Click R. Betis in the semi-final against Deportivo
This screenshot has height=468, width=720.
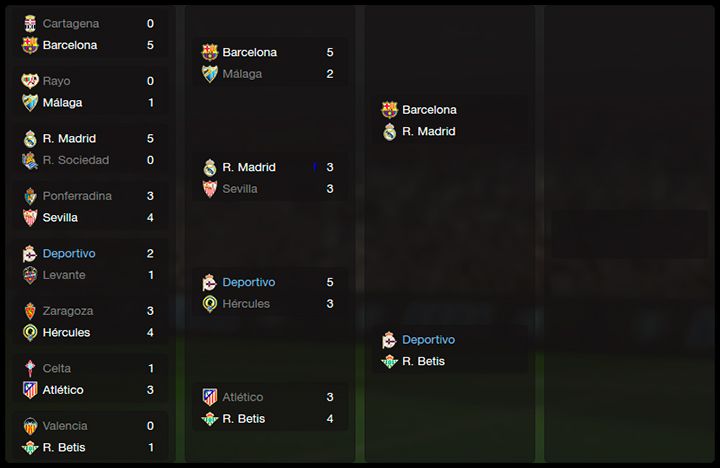(423, 362)
